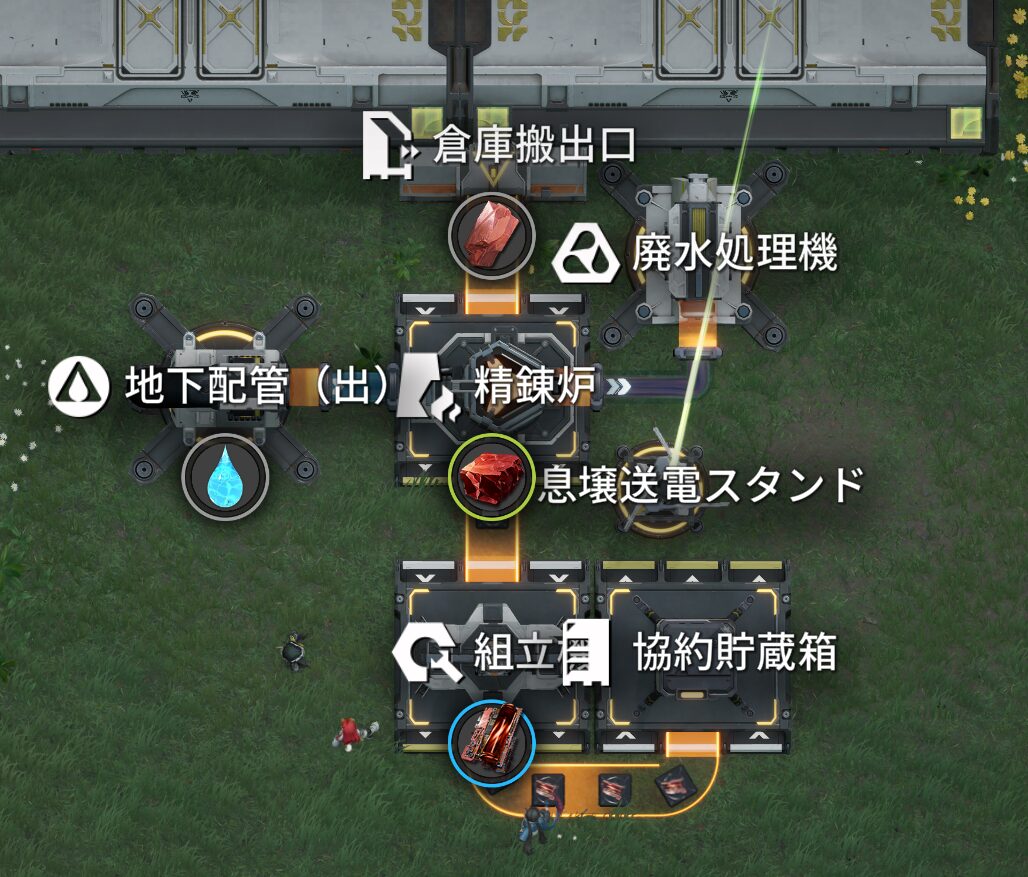The height and width of the screenshot is (877, 1028).
Task: Click the blue water droplet item bubble
Action: click(x=225, y=477)
